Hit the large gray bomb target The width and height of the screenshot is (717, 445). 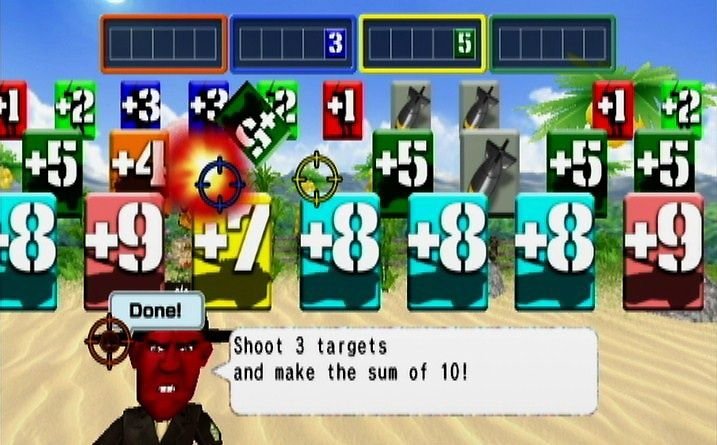pos(489,160)
